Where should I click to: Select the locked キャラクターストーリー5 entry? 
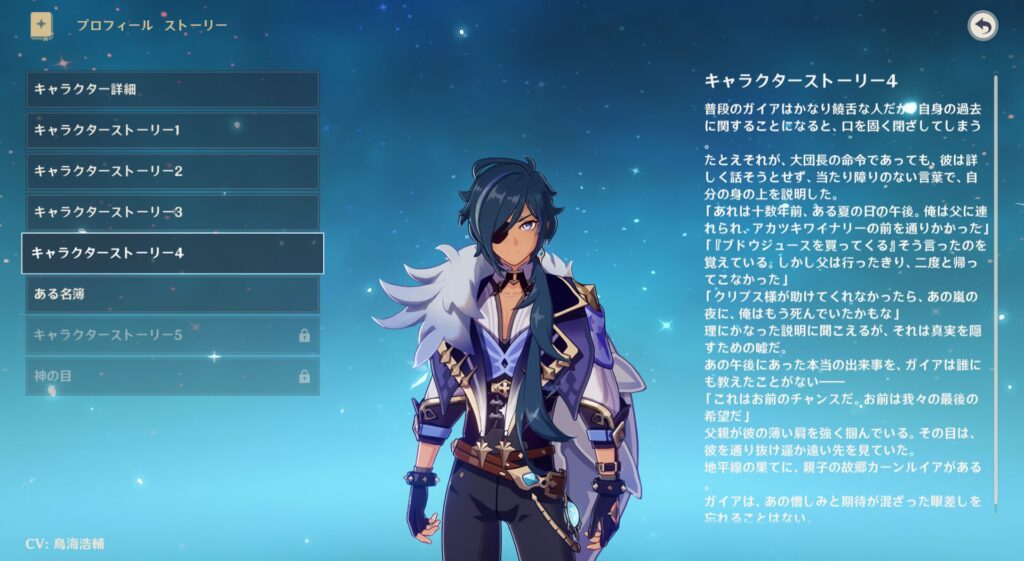172,335
